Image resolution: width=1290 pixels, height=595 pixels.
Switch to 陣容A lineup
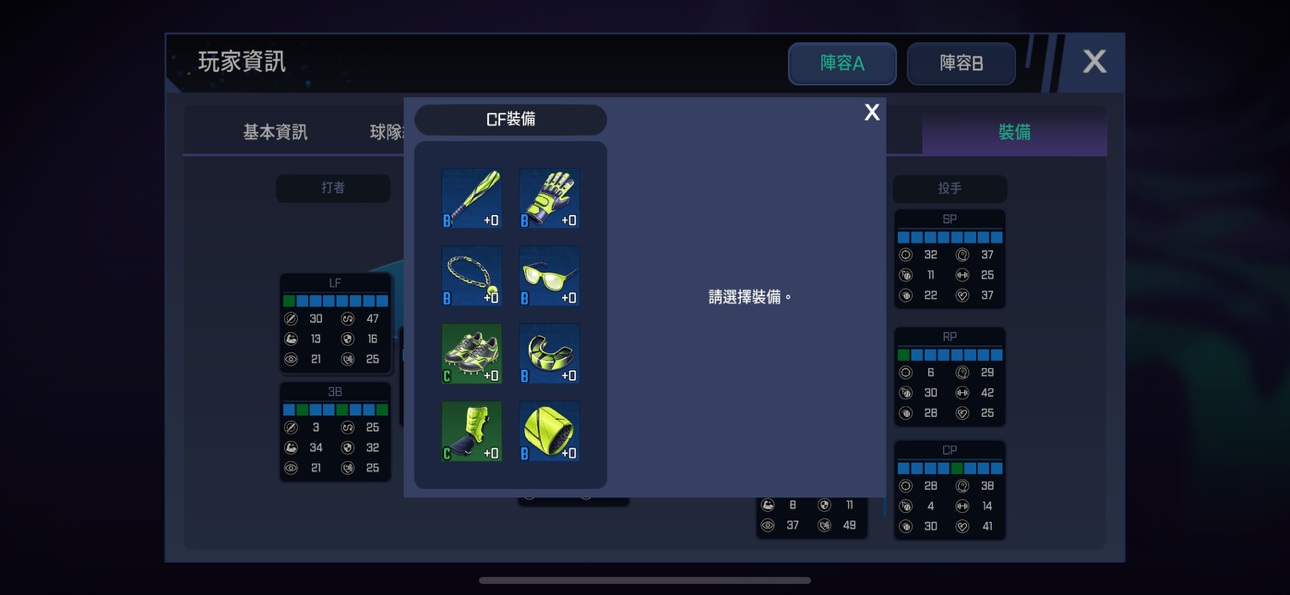(x=842, y=63)
